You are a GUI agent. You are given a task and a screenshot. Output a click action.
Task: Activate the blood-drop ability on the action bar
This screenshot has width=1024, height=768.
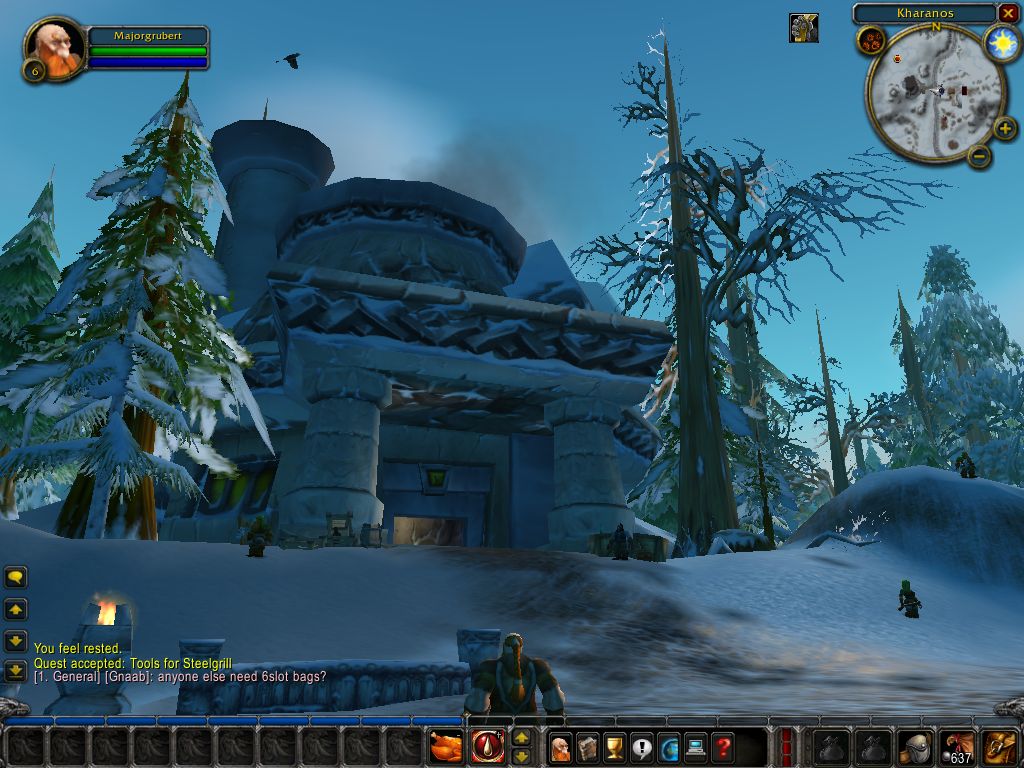coord(488,746)
